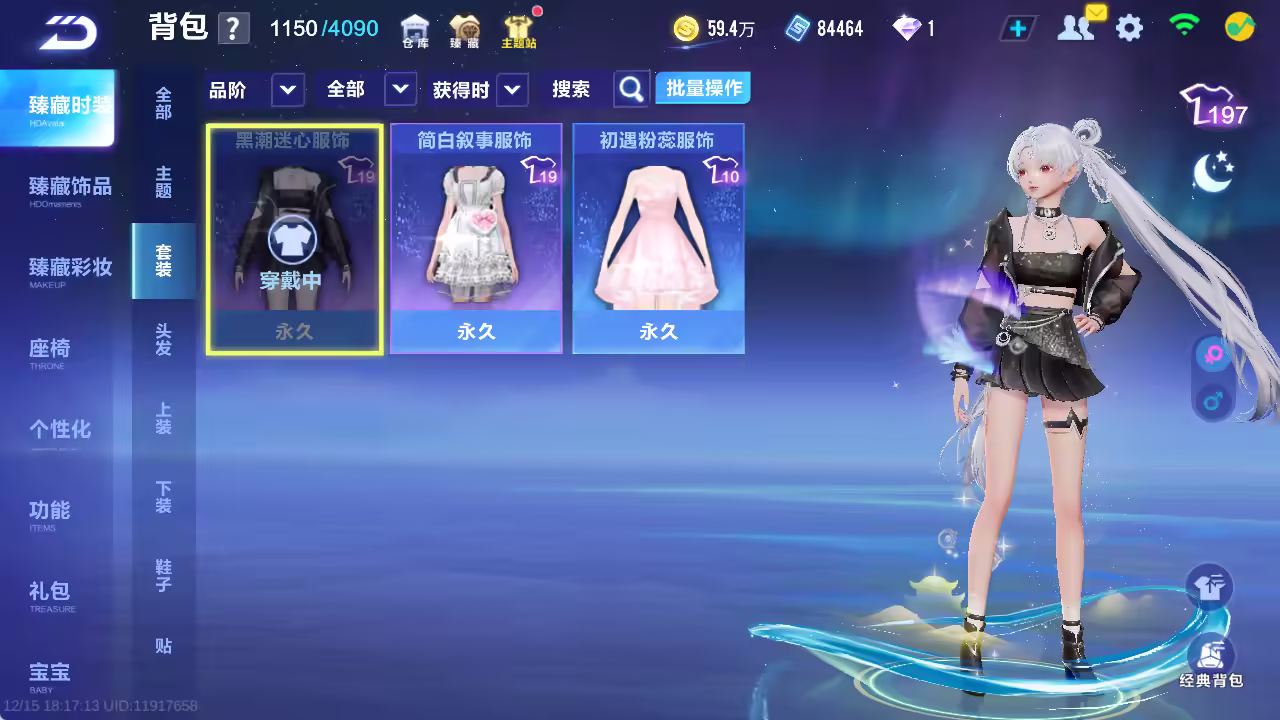The image size is (1280, 720).
Task: Open the 座椅 throne category
Action: tap(49, 350)
